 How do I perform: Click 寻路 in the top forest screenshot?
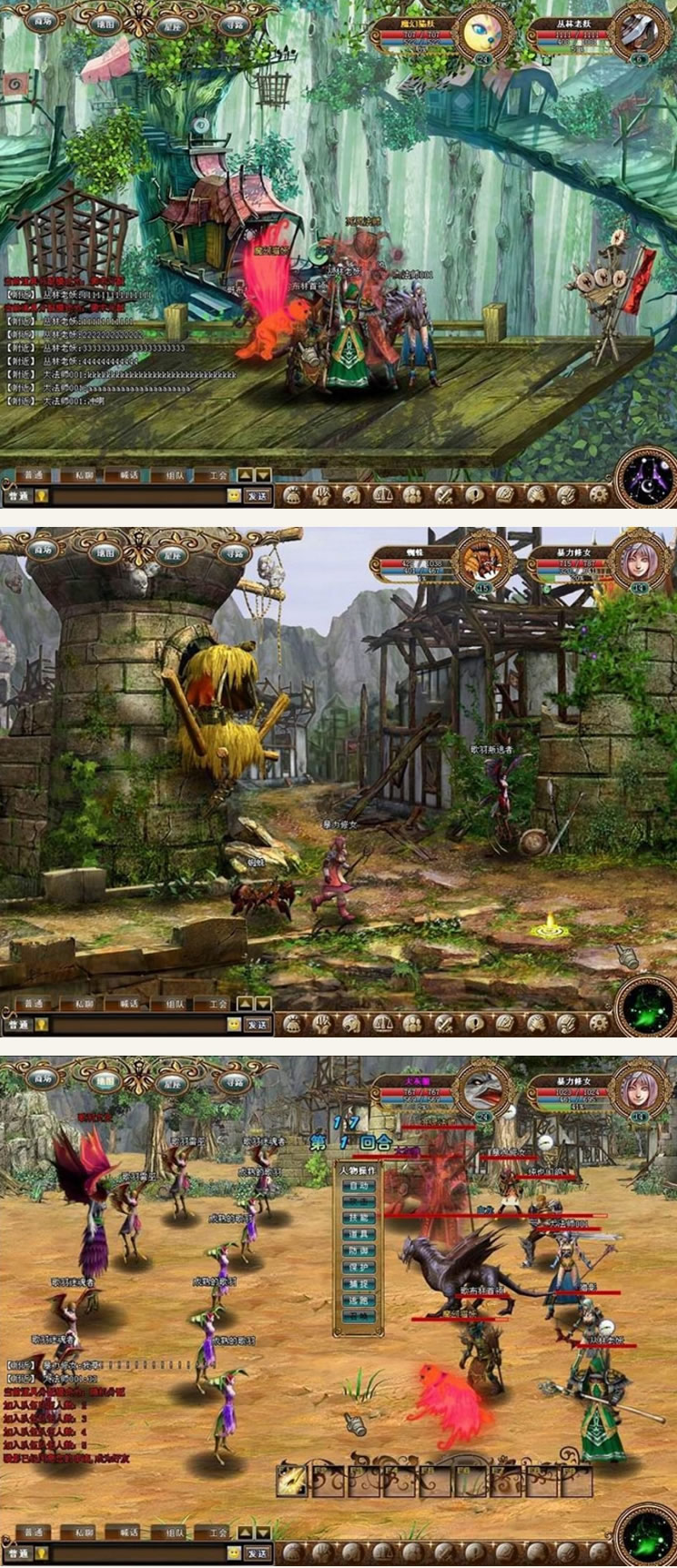(x=235, y=24)
